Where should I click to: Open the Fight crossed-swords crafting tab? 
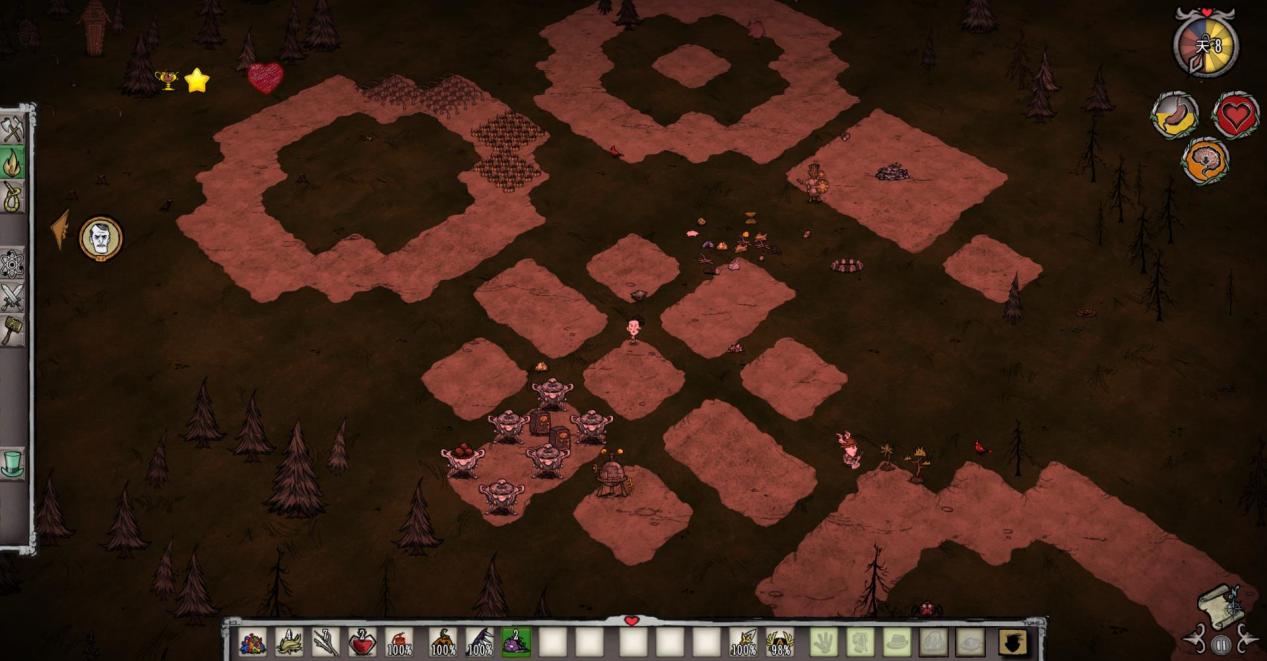(x=12, y=297)
